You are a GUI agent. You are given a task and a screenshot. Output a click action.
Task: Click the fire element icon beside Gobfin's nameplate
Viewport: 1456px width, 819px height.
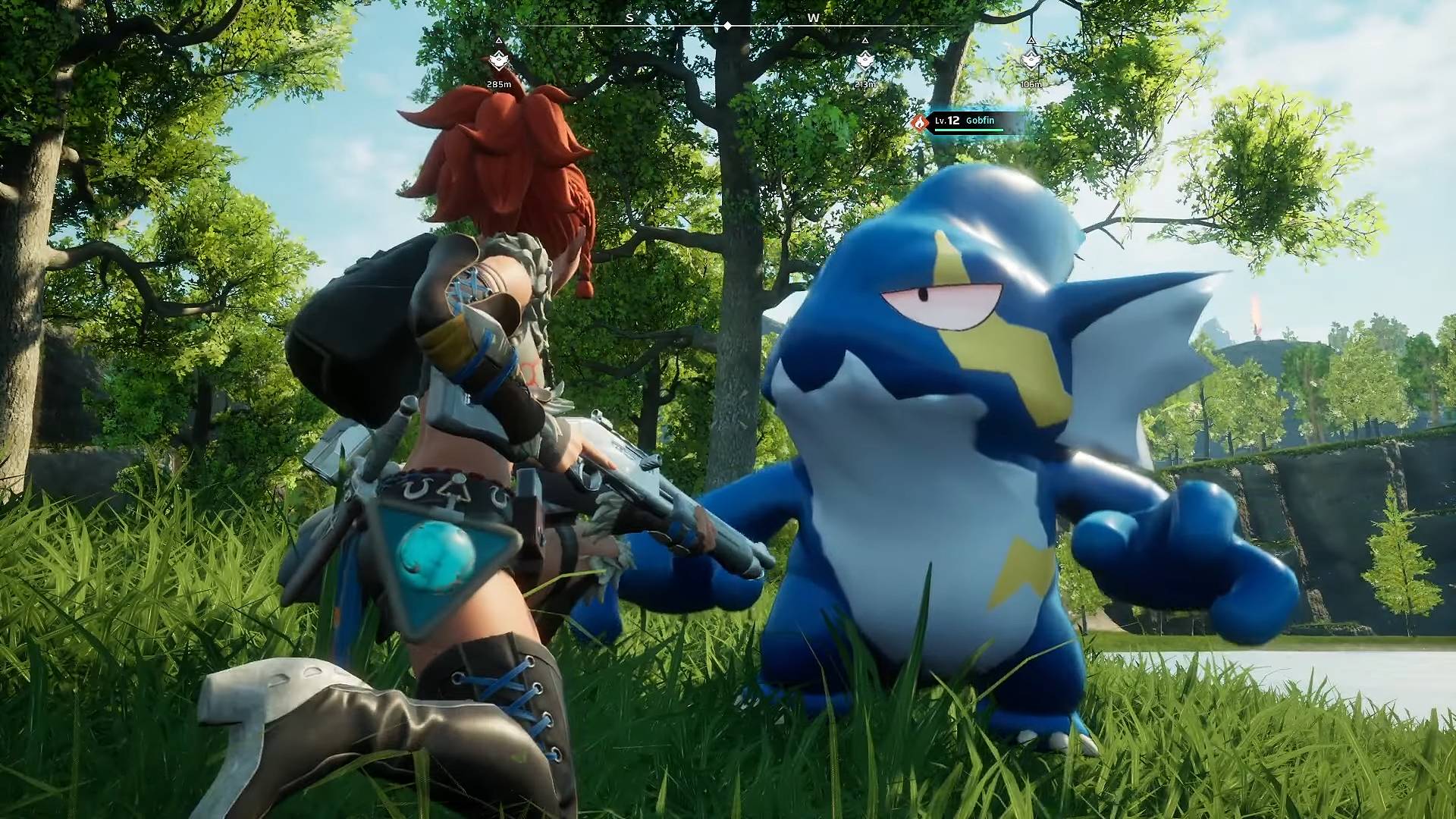pos(919,123)
